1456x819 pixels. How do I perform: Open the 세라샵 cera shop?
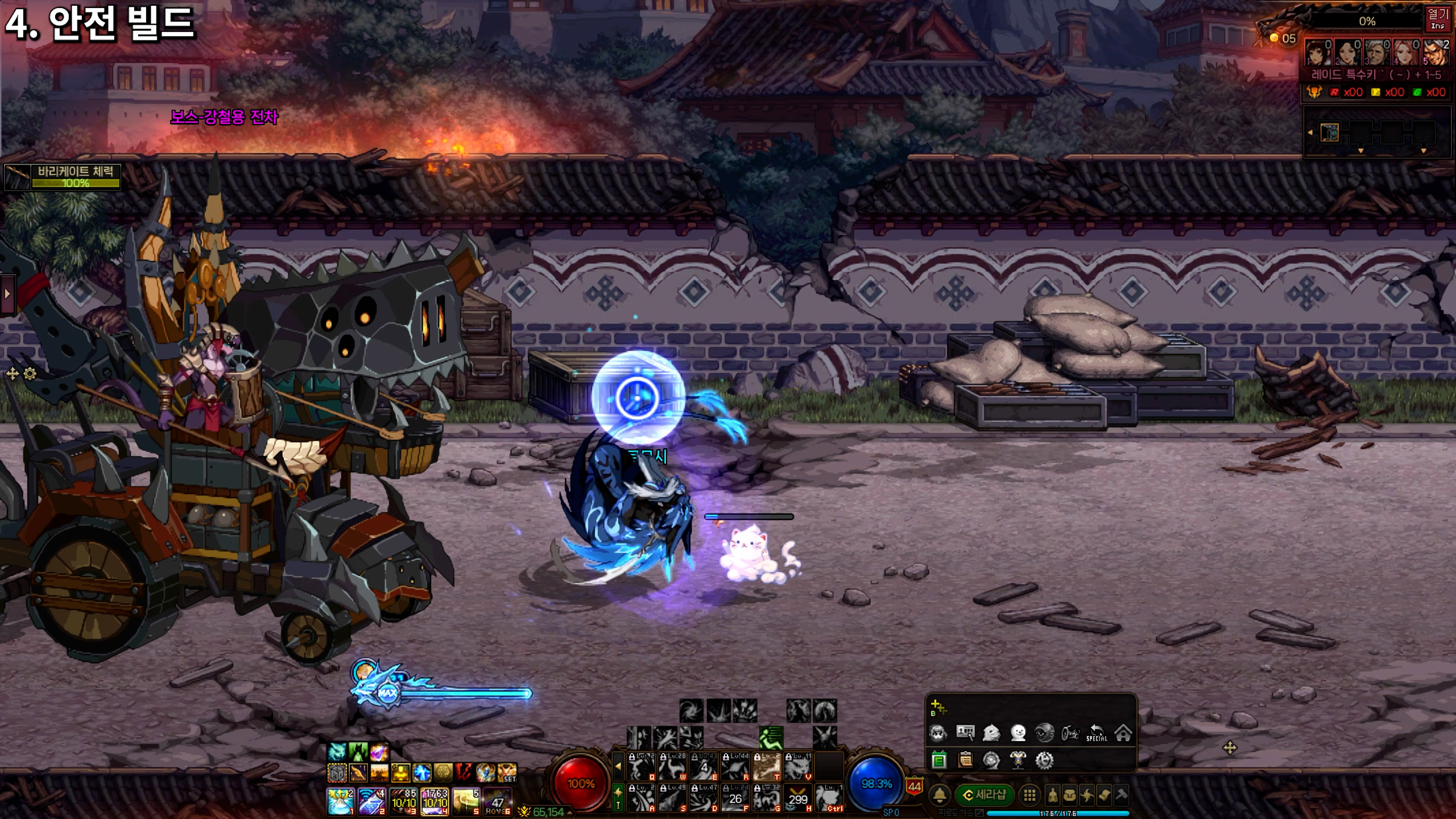(x=985, y=795)
